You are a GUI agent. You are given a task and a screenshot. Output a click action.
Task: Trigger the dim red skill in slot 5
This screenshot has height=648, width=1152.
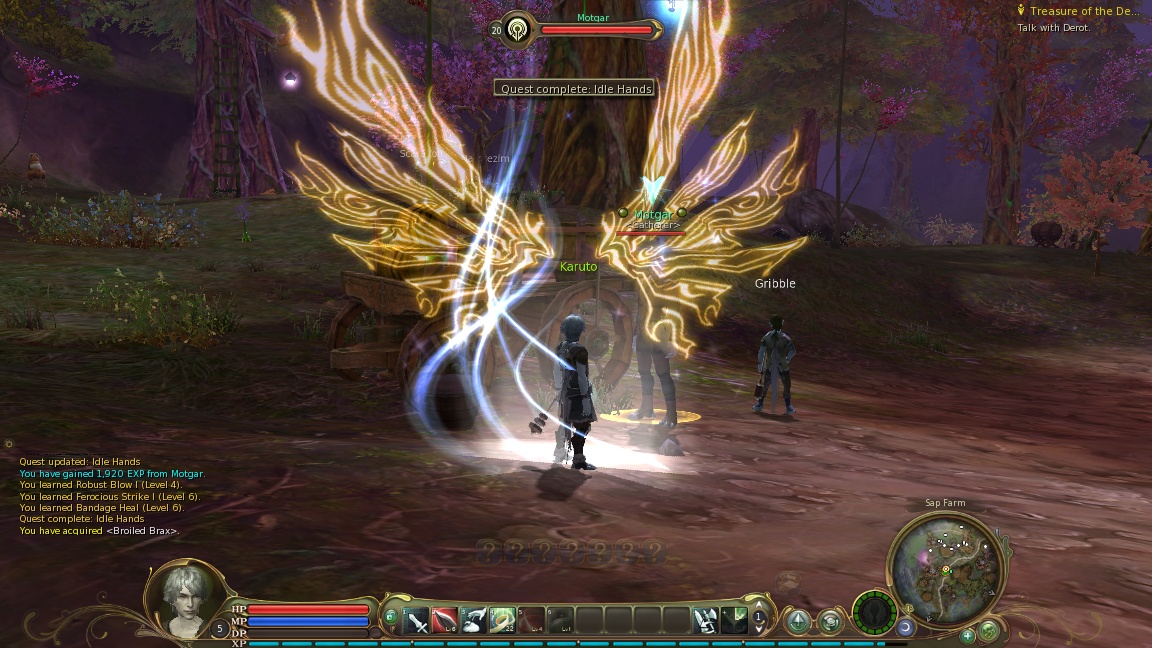[532, 620]
